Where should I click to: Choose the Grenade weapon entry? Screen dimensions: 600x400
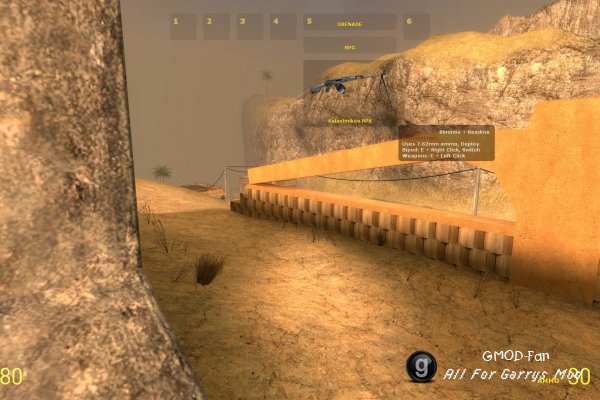coord(350,26)
